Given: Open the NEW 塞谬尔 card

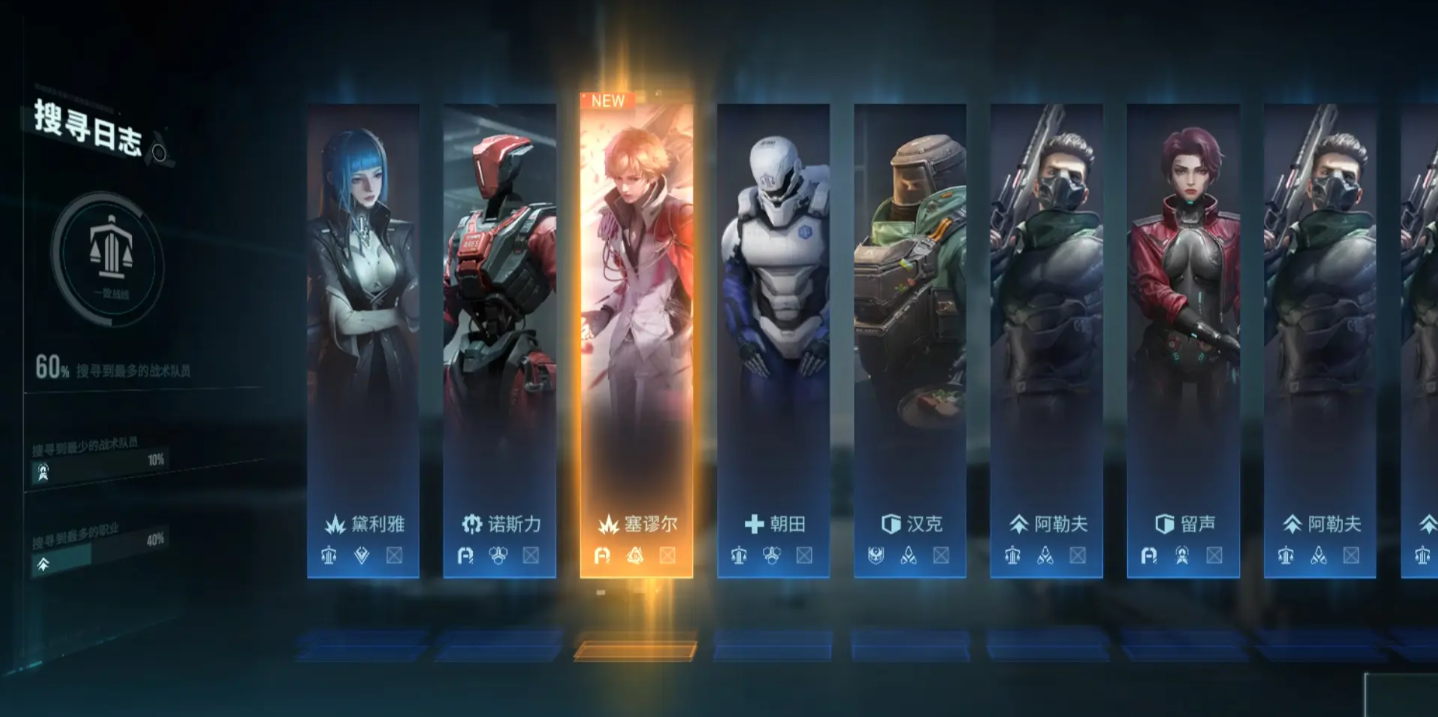Looking at the screenshot, I should (x=636, y=340).
